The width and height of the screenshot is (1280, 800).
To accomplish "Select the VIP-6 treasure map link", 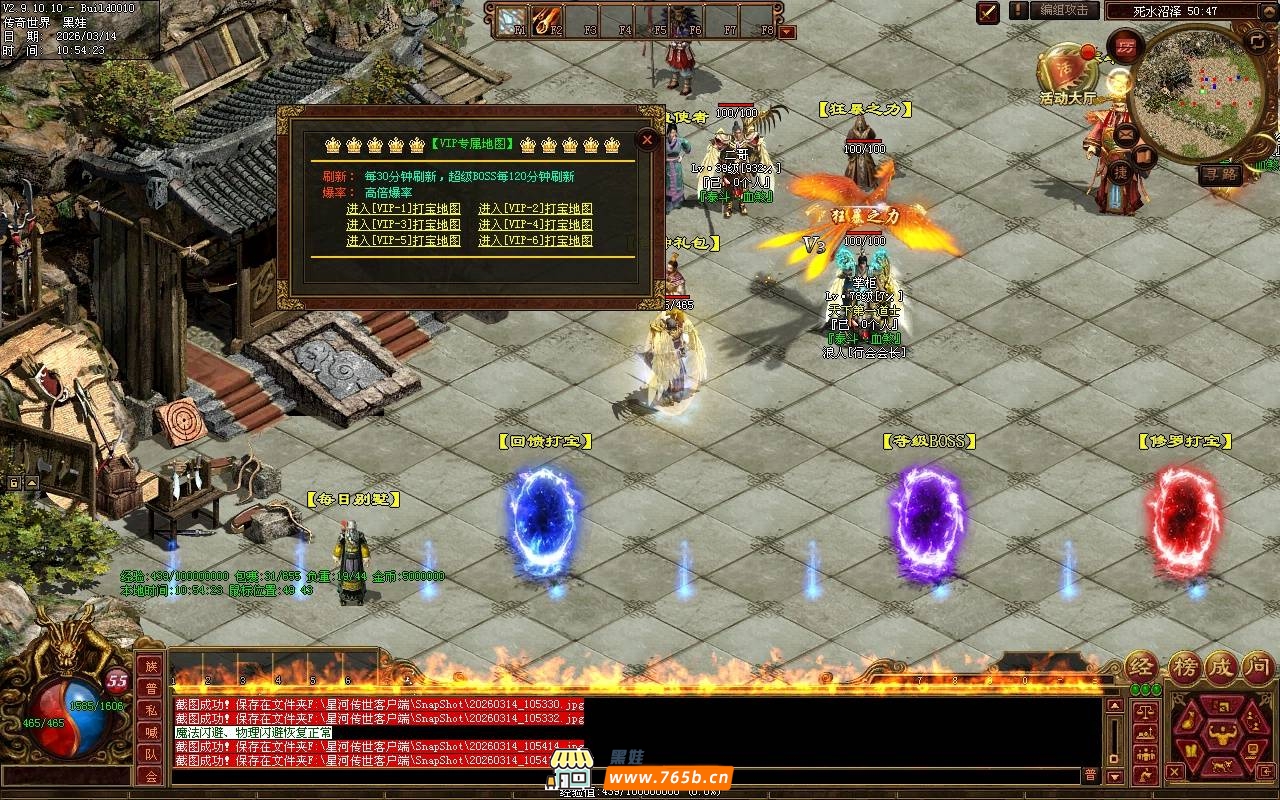I will pos(535,241).
